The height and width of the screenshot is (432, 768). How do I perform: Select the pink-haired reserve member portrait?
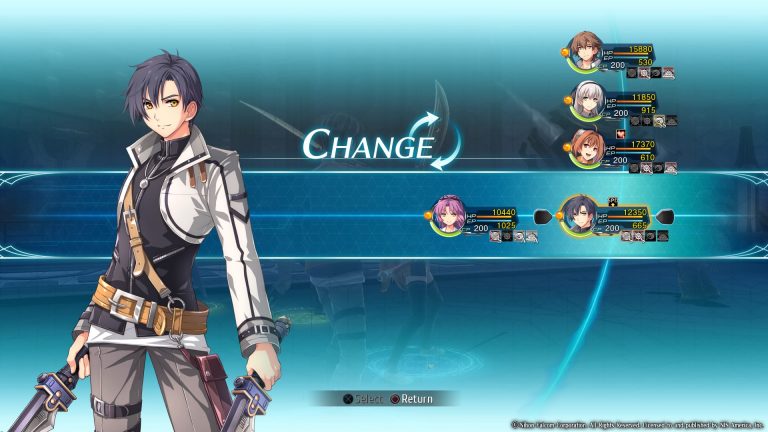[448, 215]
